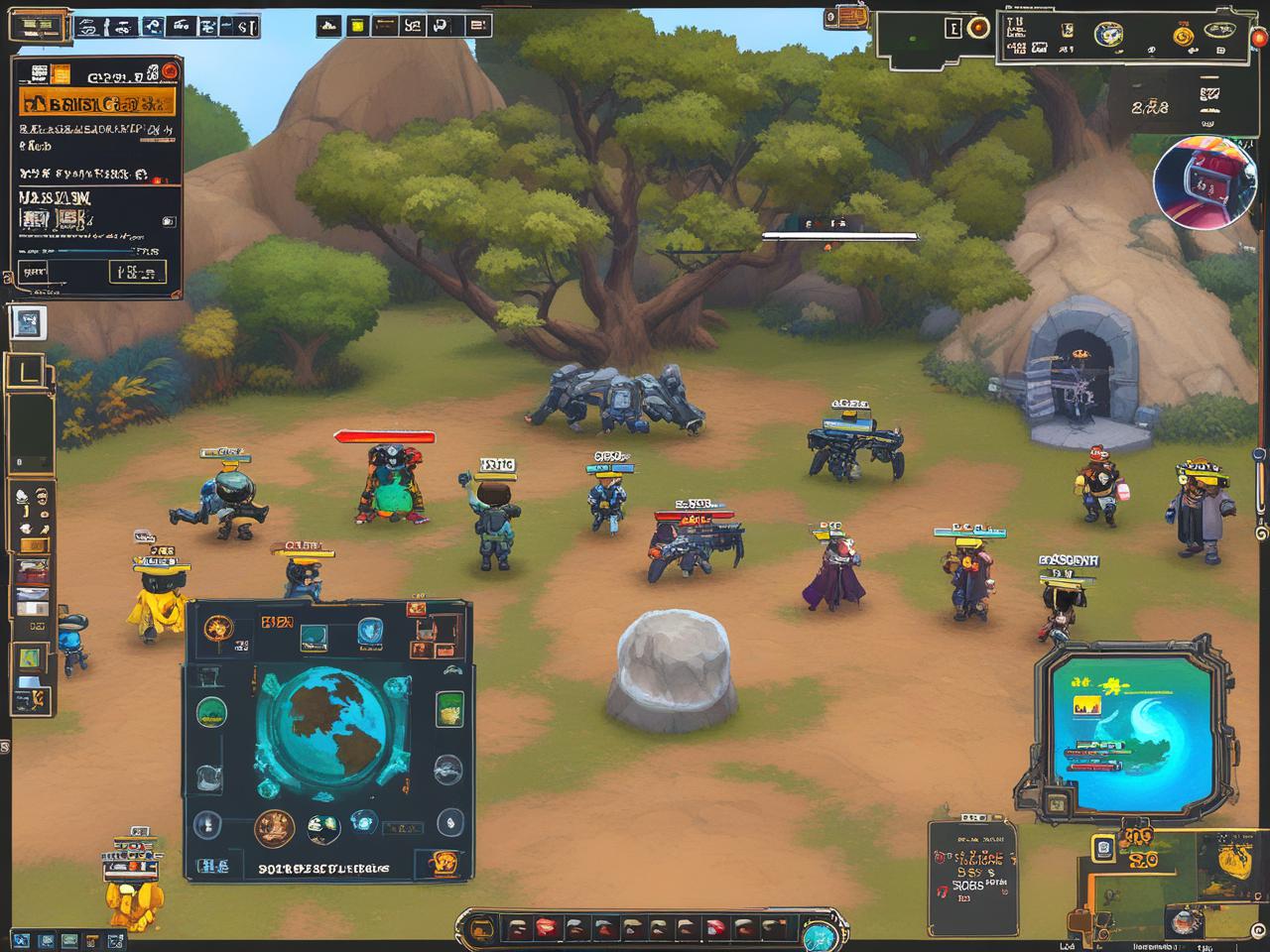
Task: Click the round teal button on the bottom hotbar
Action: (x=819, y=934)
